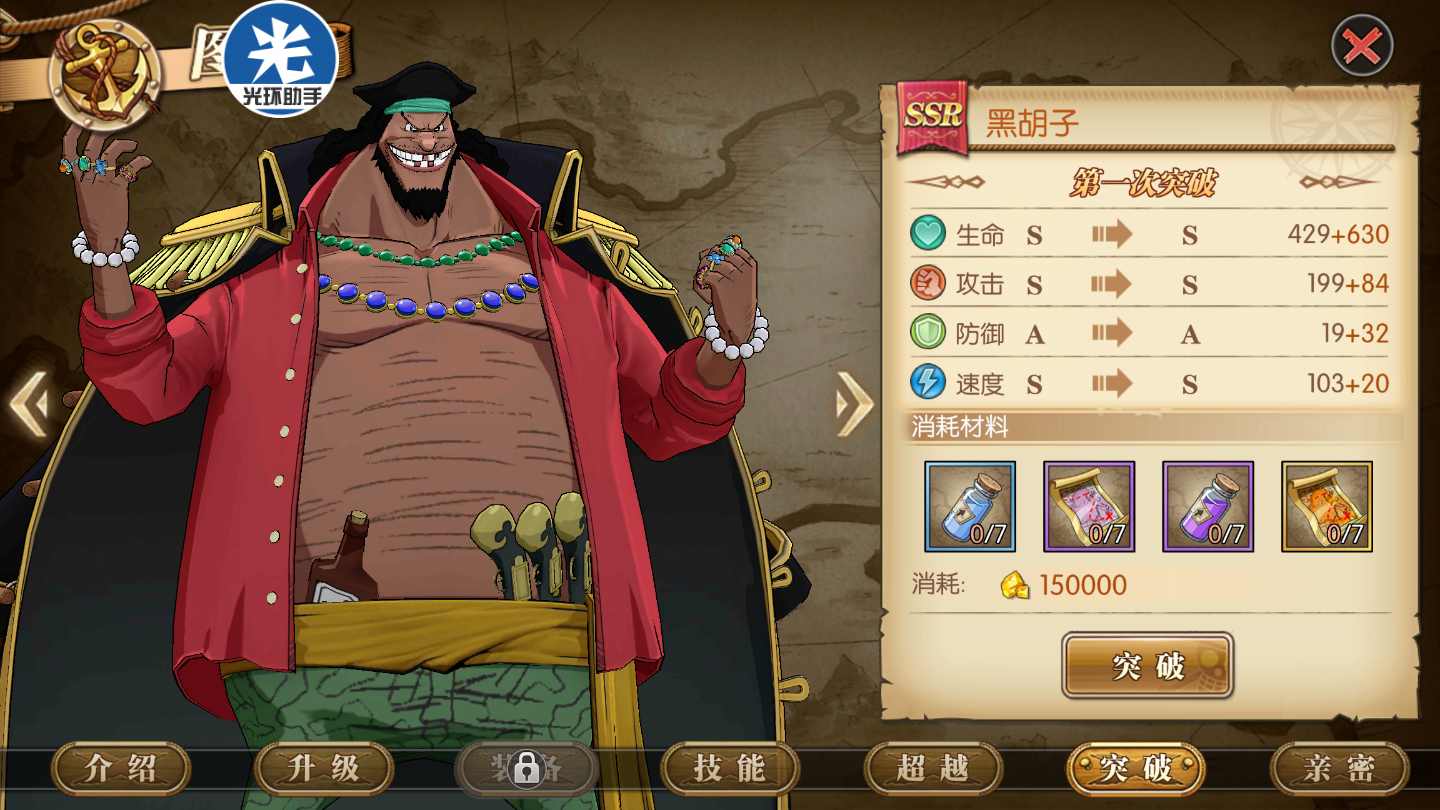Select the blue potion bottle material
This screenshot has width=1440, height=810.
970,506
